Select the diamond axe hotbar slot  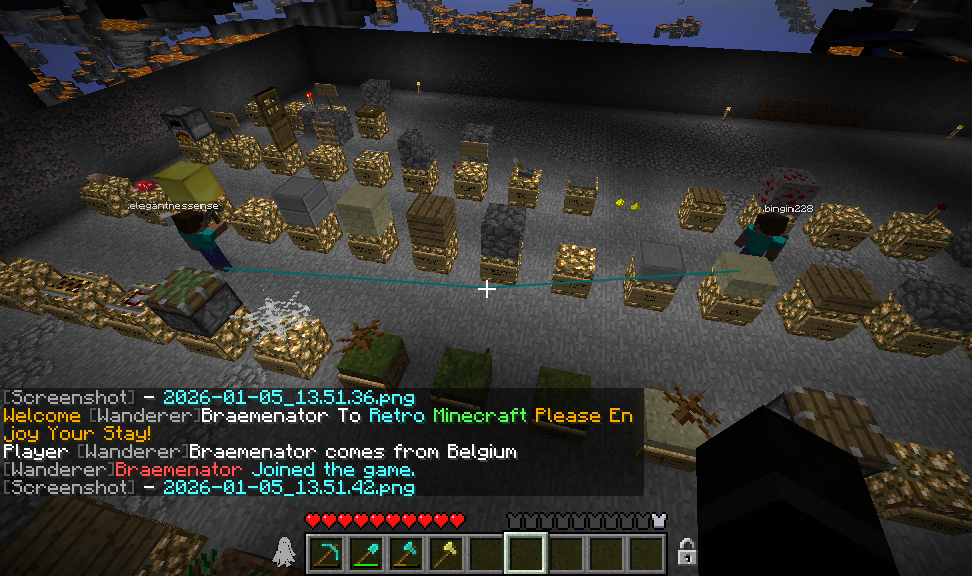[406, 552]
